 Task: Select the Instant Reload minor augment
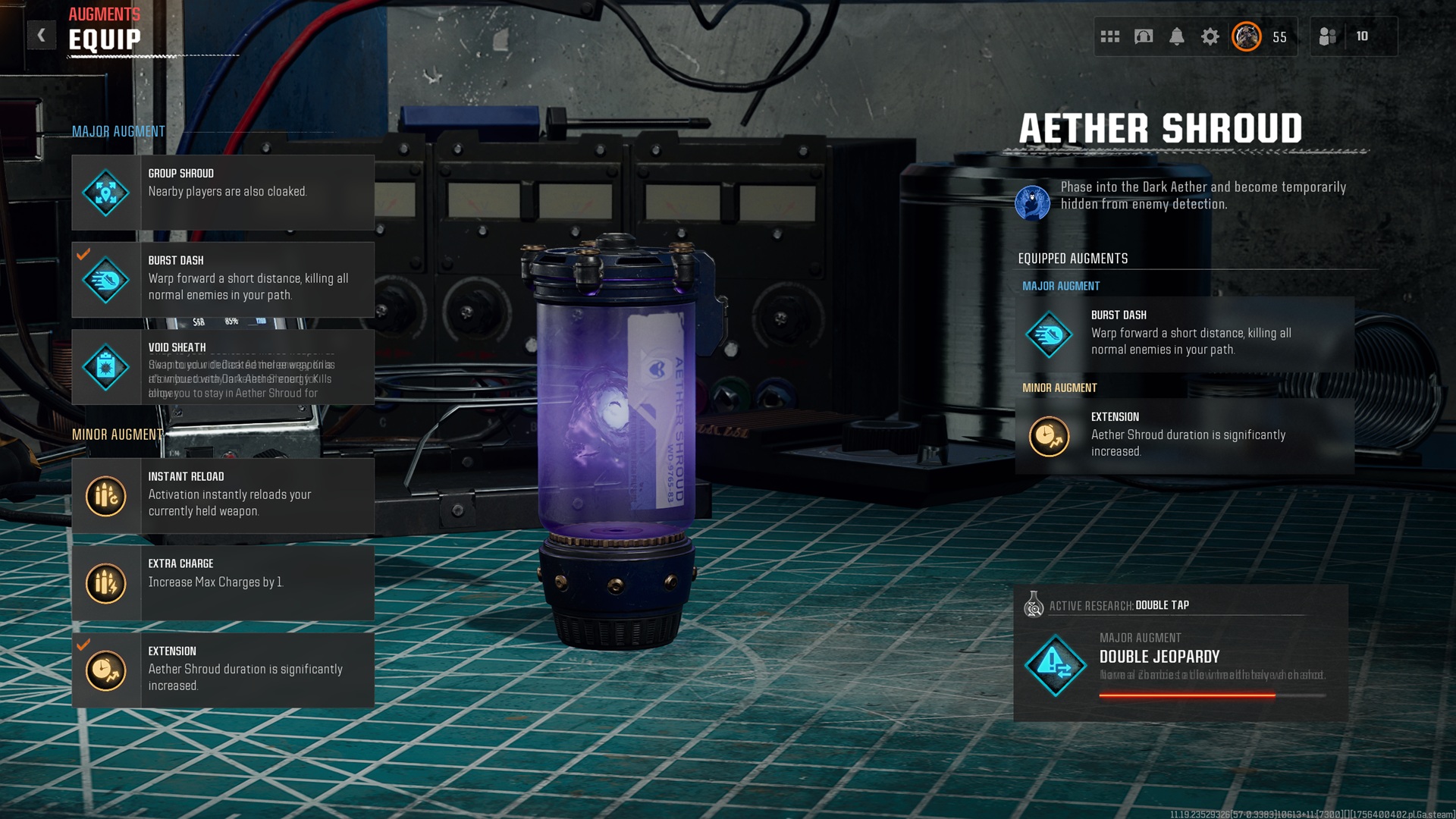tap(223, 496)
